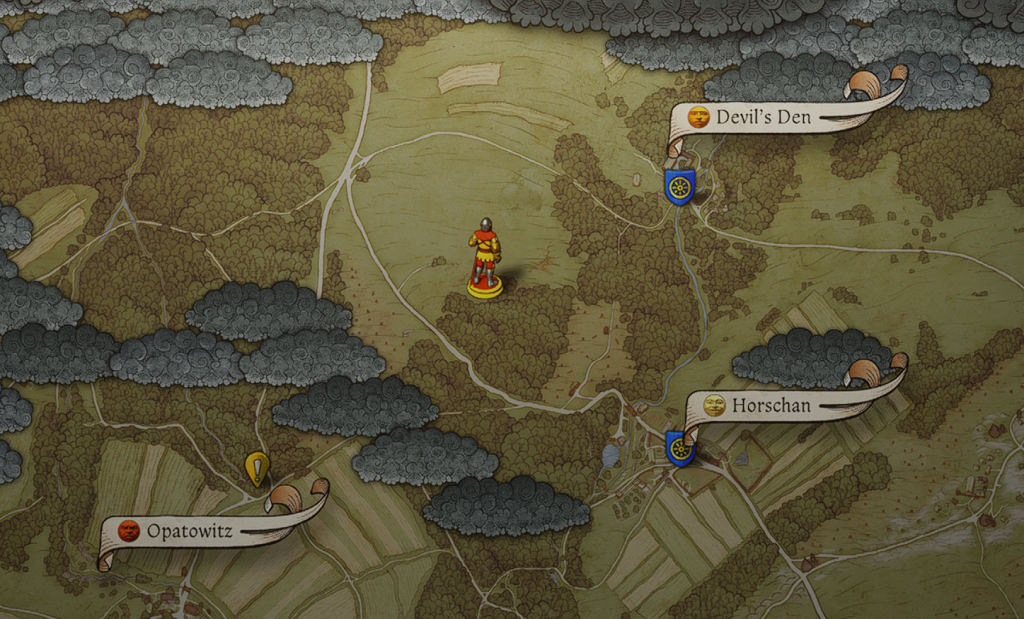Click the blue shield marker beside Horschan
The height and width of the screenshot is (619, 1024).
pyautogui.click(x=680, y=448)
